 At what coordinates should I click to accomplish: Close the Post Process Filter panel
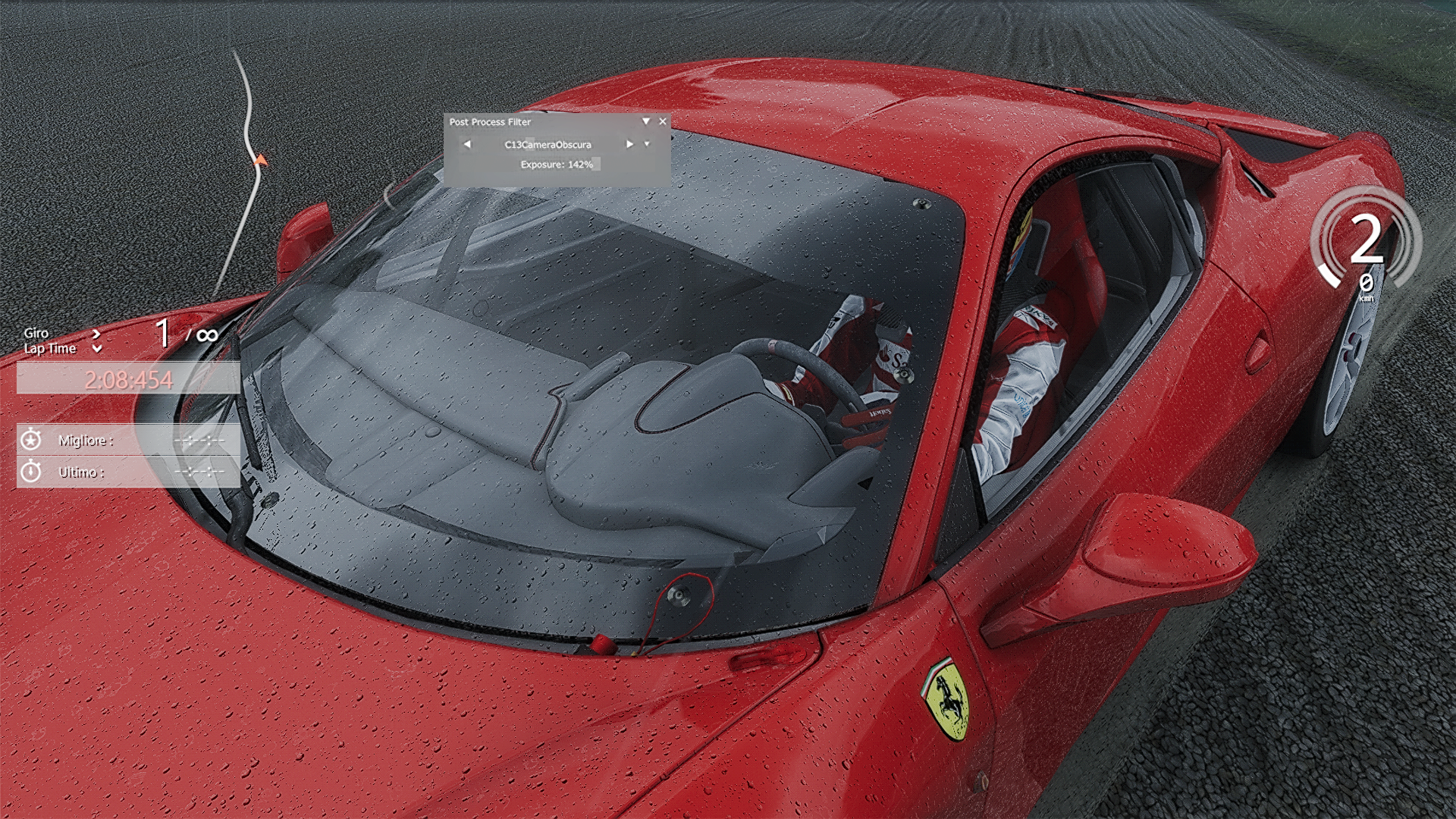click(x=663, y=121)
